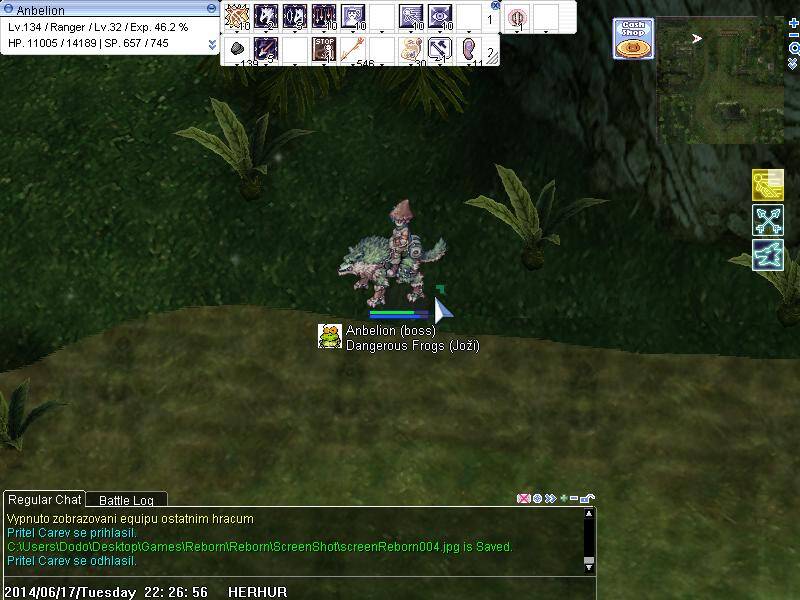Click the yellow running figure status icon

(767, 186)
